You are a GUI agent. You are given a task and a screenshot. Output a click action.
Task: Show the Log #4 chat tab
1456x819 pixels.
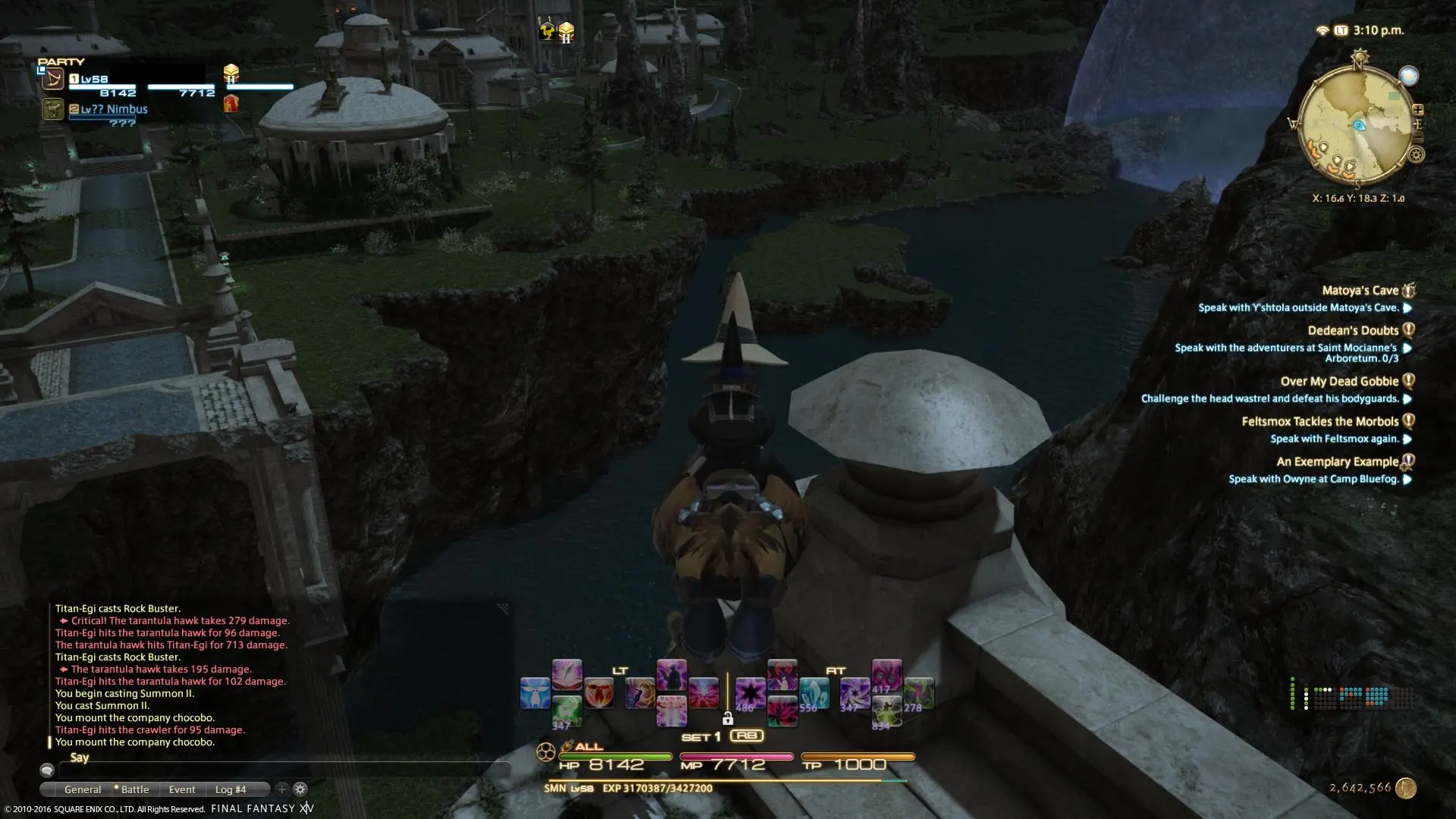tap(231, 789)
